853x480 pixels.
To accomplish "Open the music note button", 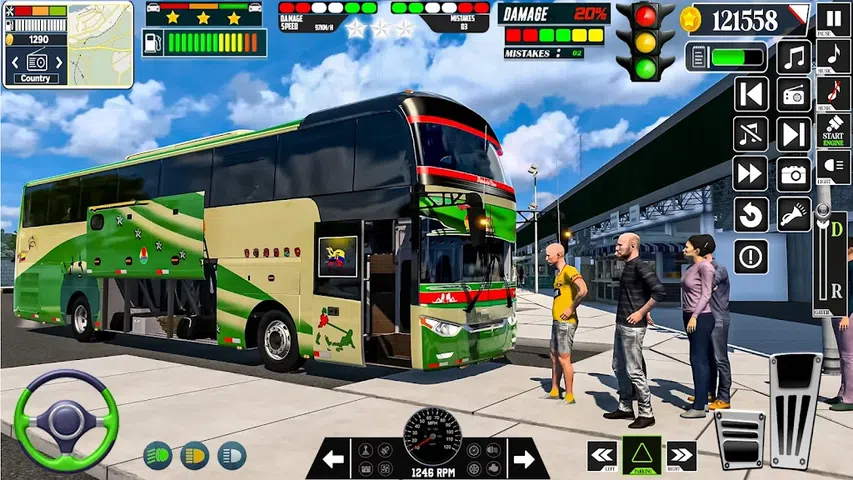I will click(x=794, y=57).
